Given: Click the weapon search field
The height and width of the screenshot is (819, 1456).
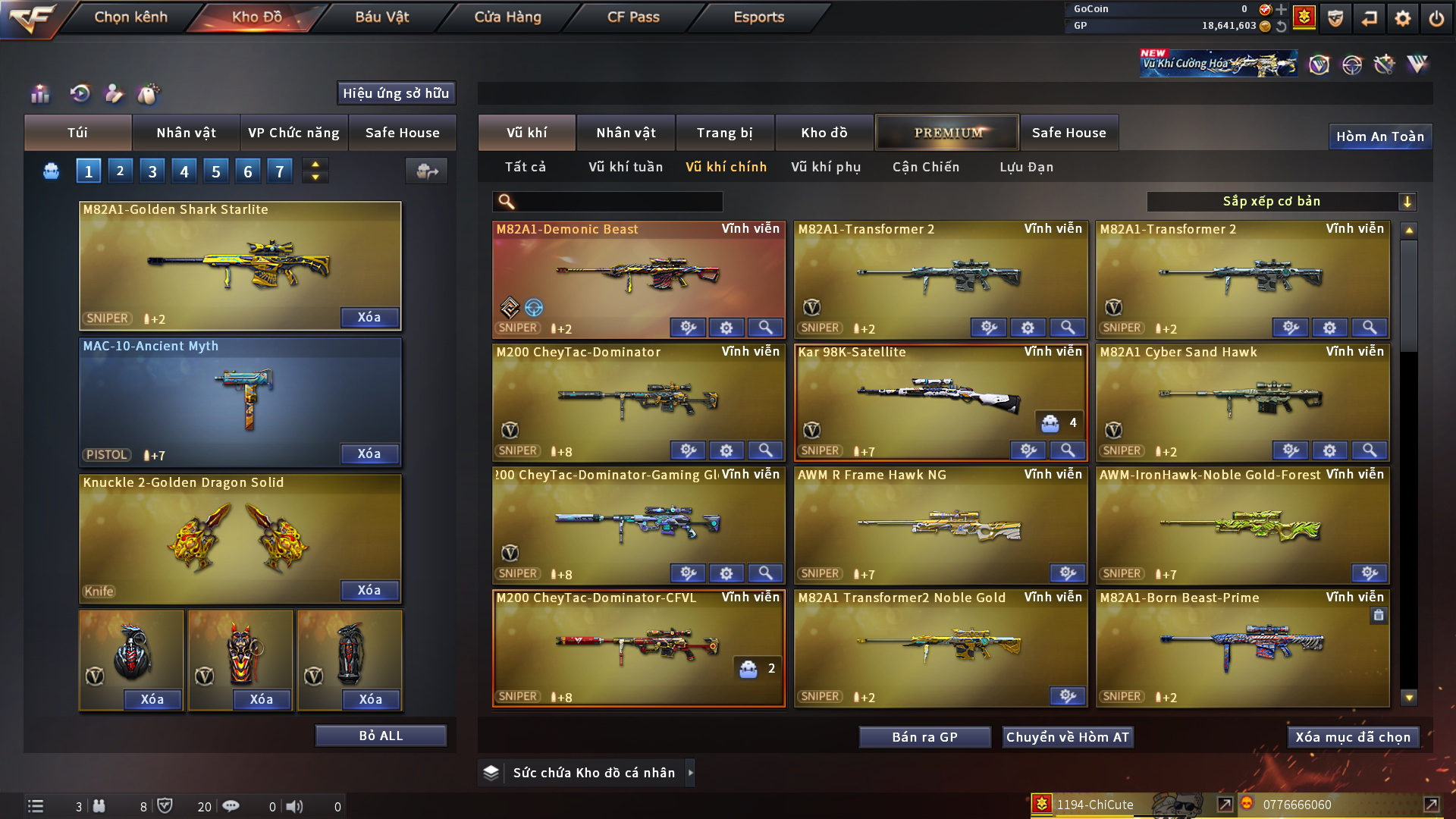Looking at the screenshot, I should (x=618, y=202).
